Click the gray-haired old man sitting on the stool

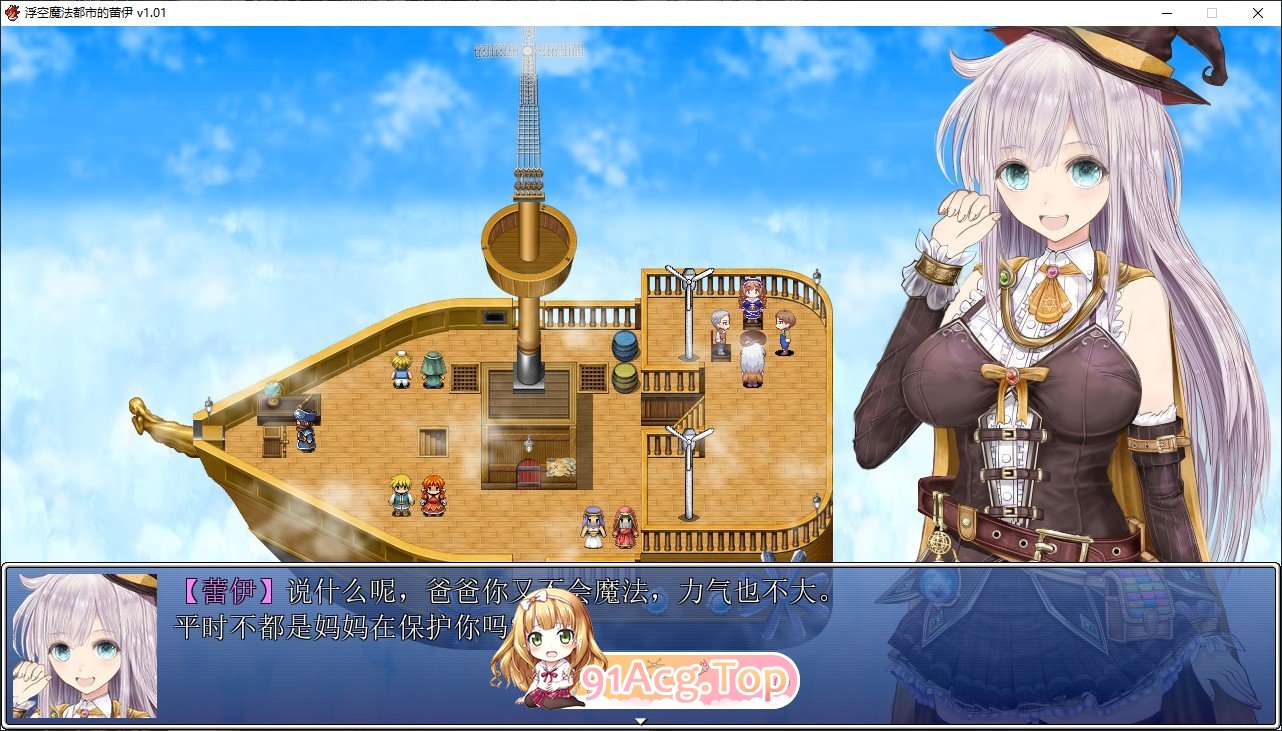[720, 330]
